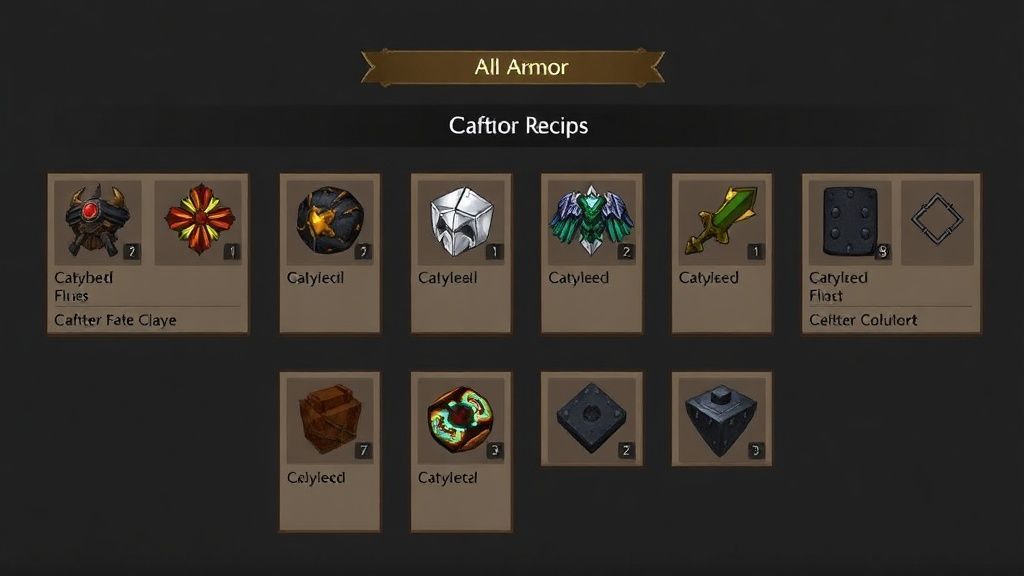Open the Cefiter Colulort label
Screen dimensions: 1024x576
click(x=862, y=320)
